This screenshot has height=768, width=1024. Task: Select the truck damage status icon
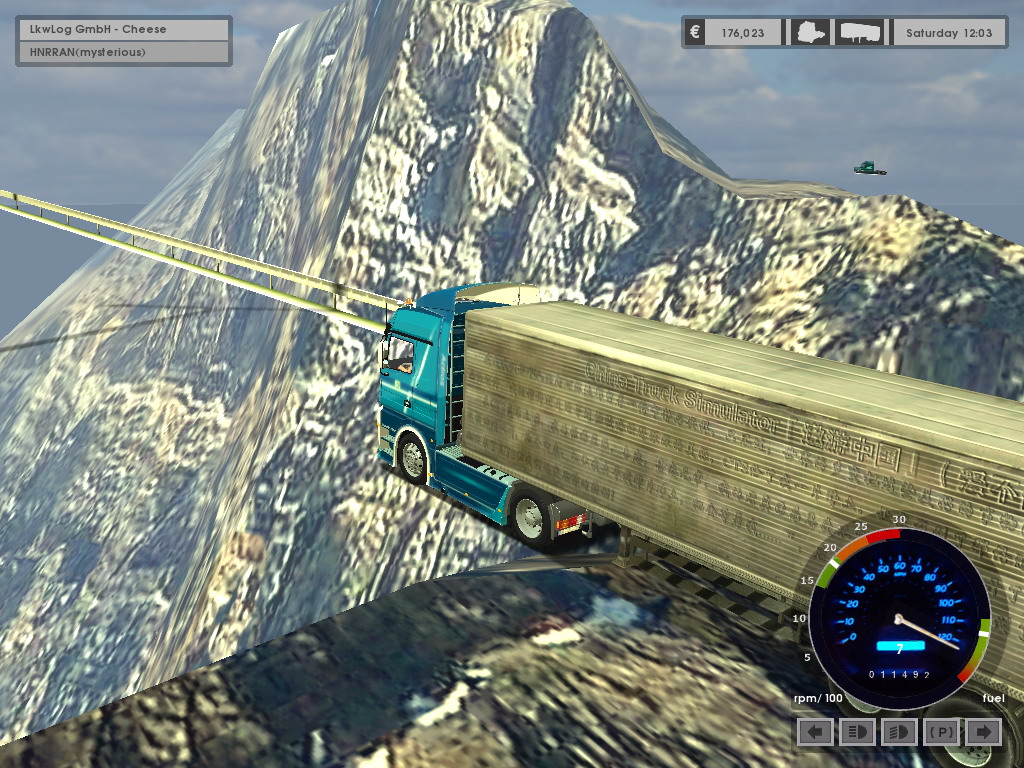pyautogui.click(x=806, y=33)
